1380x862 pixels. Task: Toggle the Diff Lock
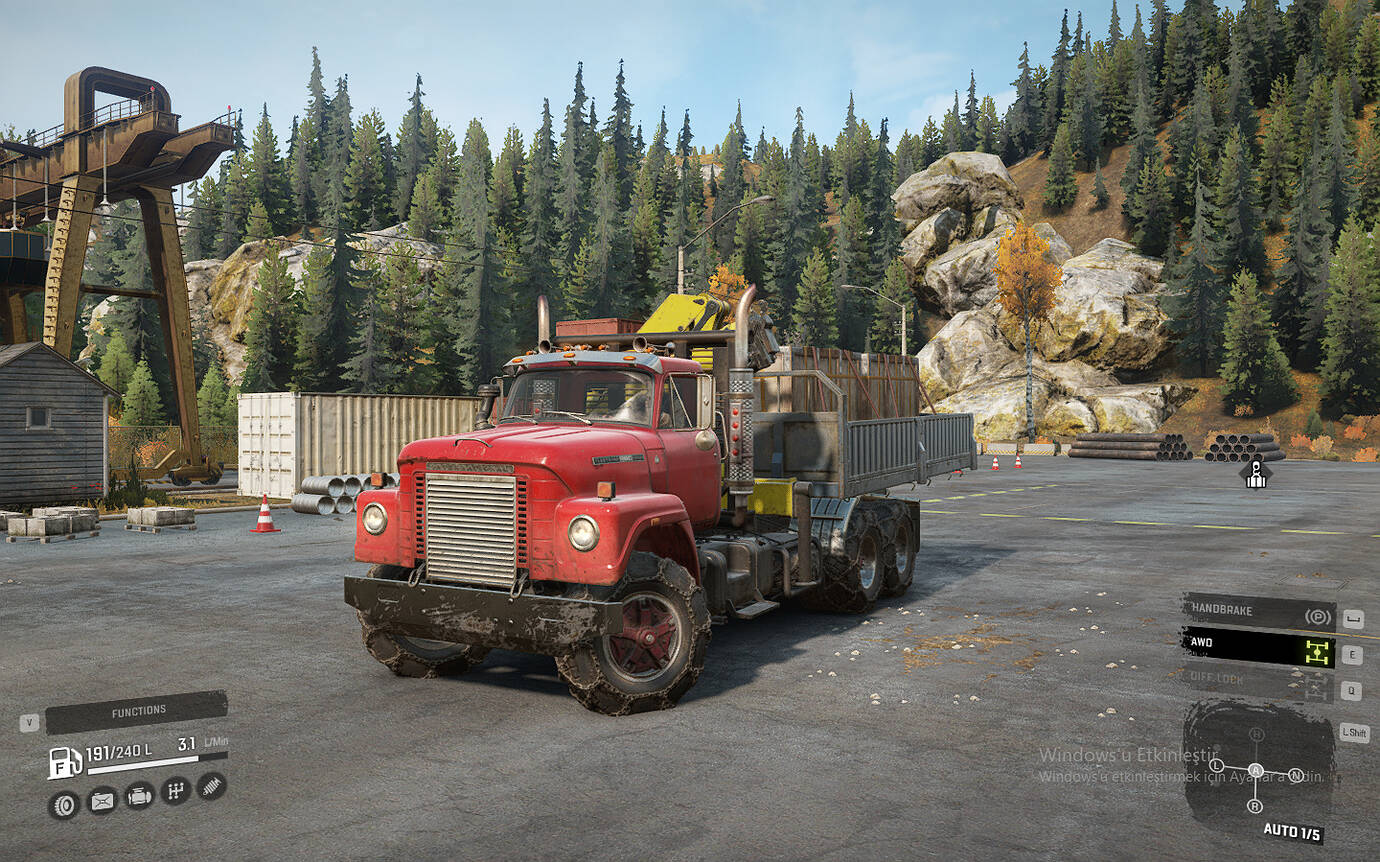pos(1257,681)
